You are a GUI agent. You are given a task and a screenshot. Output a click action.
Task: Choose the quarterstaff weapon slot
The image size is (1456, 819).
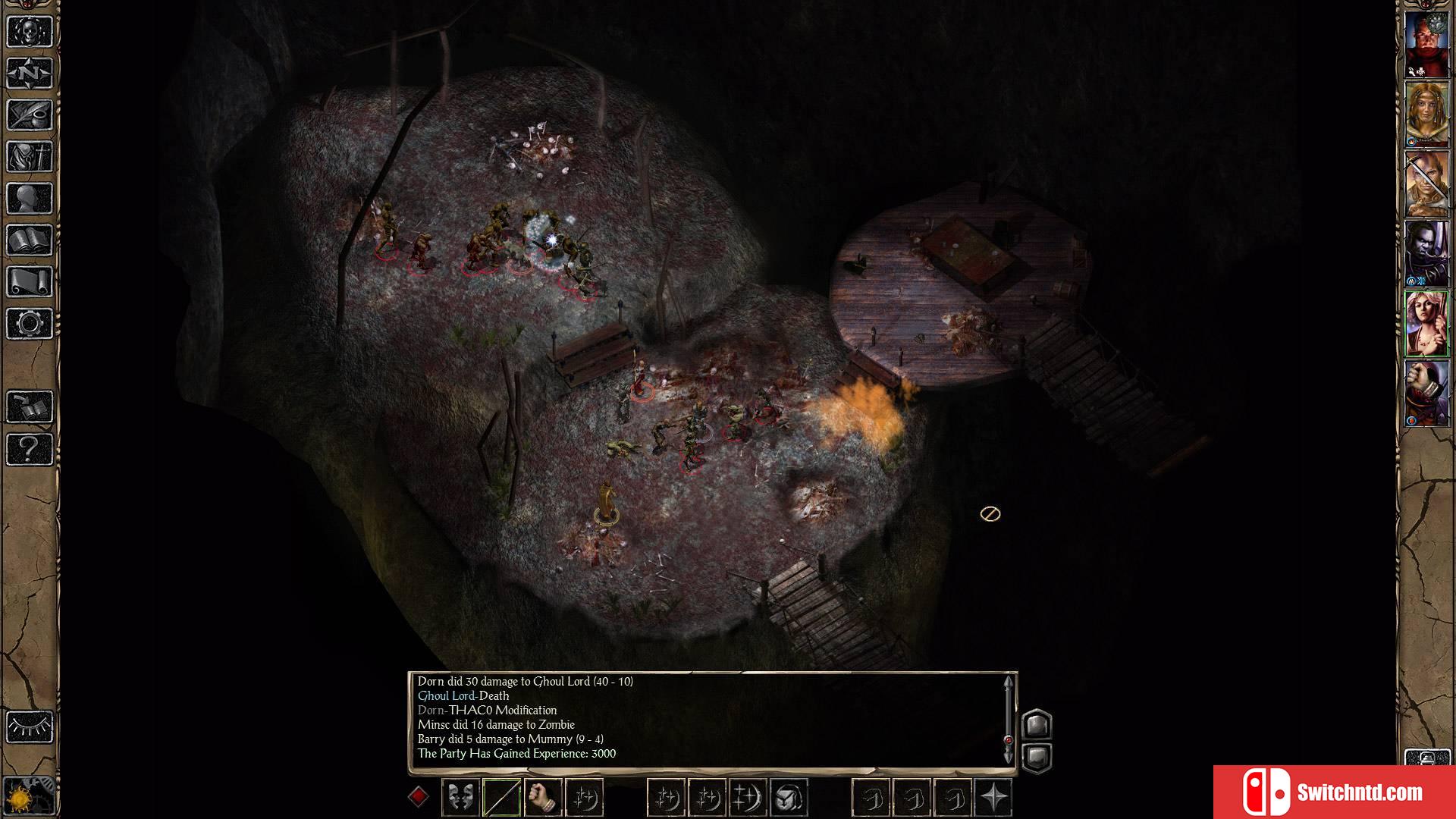pyautogui.click(x=501, y=797)
